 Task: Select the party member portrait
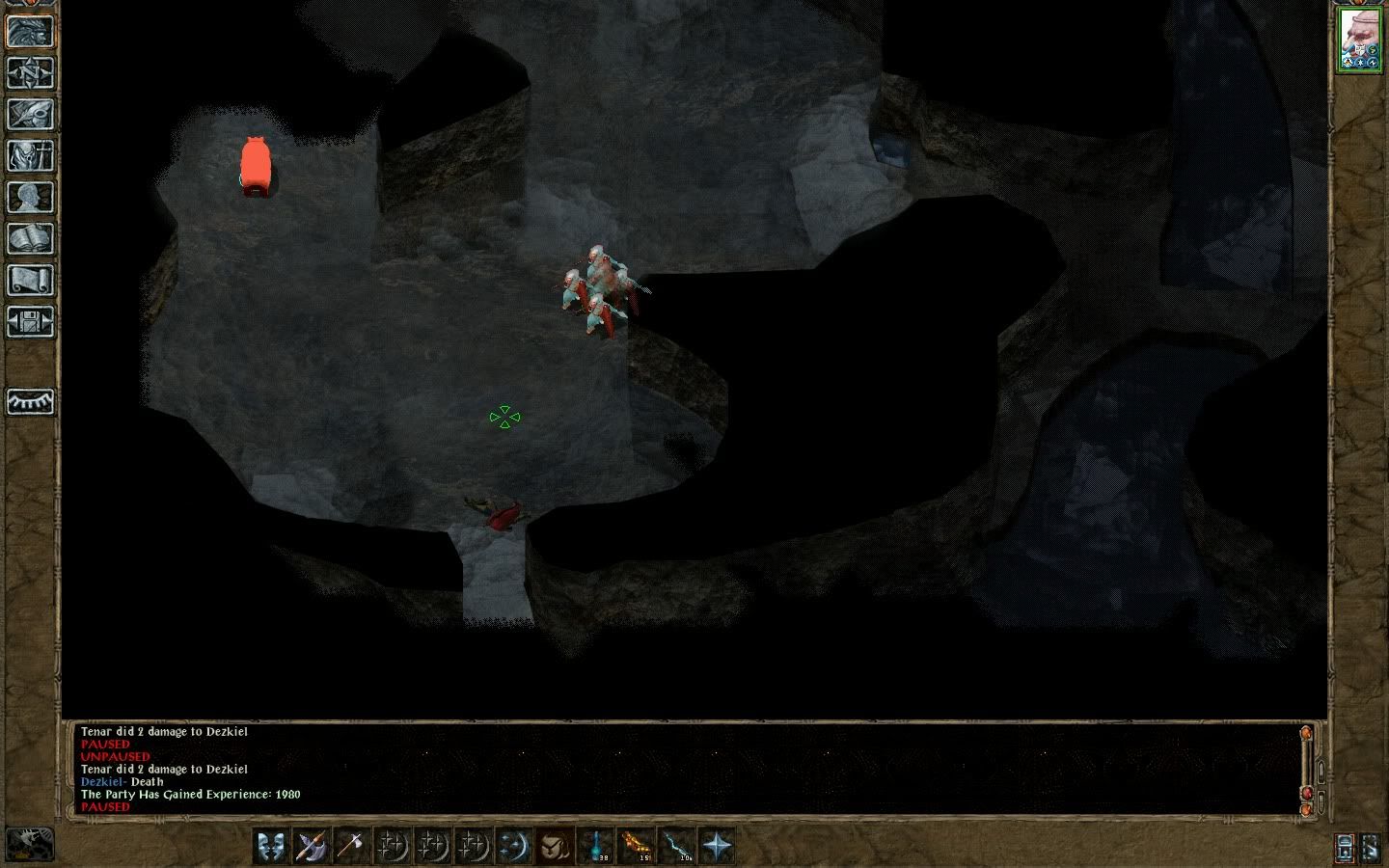1360,40
